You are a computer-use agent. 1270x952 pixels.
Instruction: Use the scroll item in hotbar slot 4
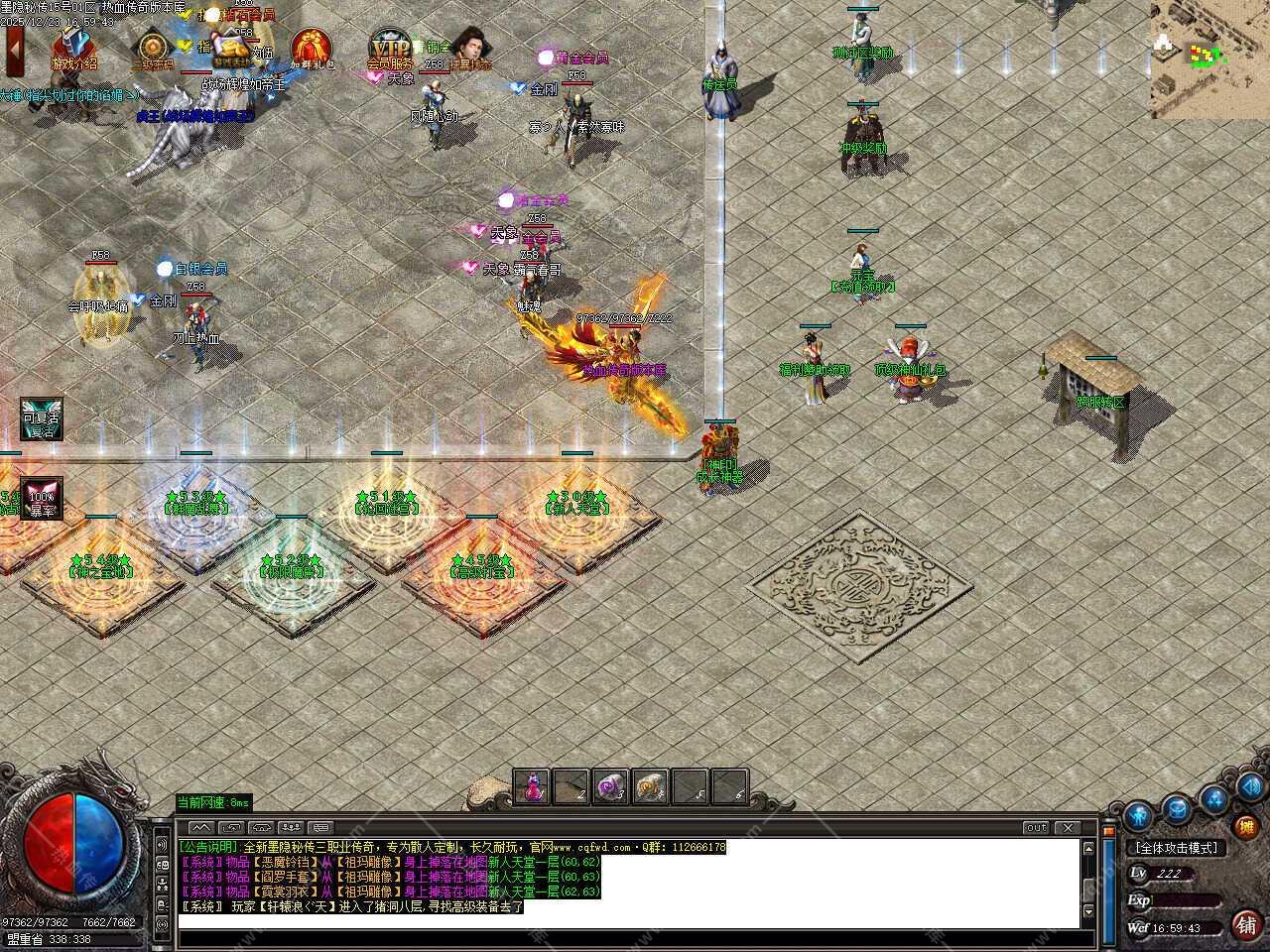tap(651, 787)
